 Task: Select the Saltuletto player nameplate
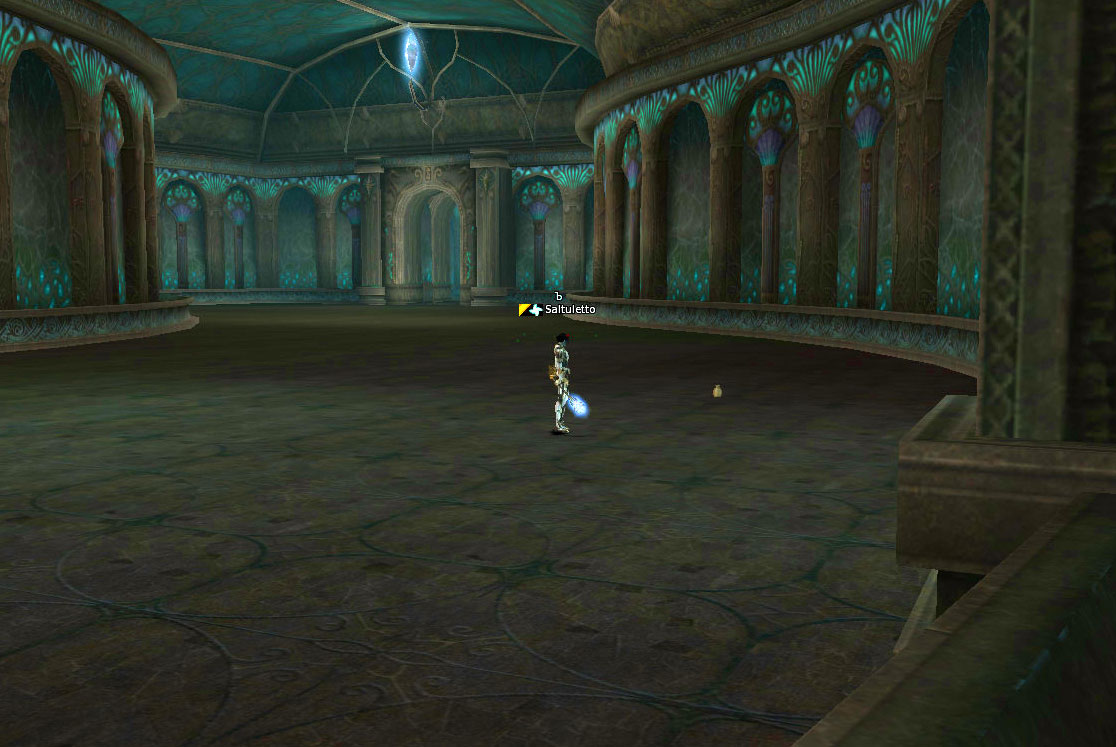click(x=568, y=310)
